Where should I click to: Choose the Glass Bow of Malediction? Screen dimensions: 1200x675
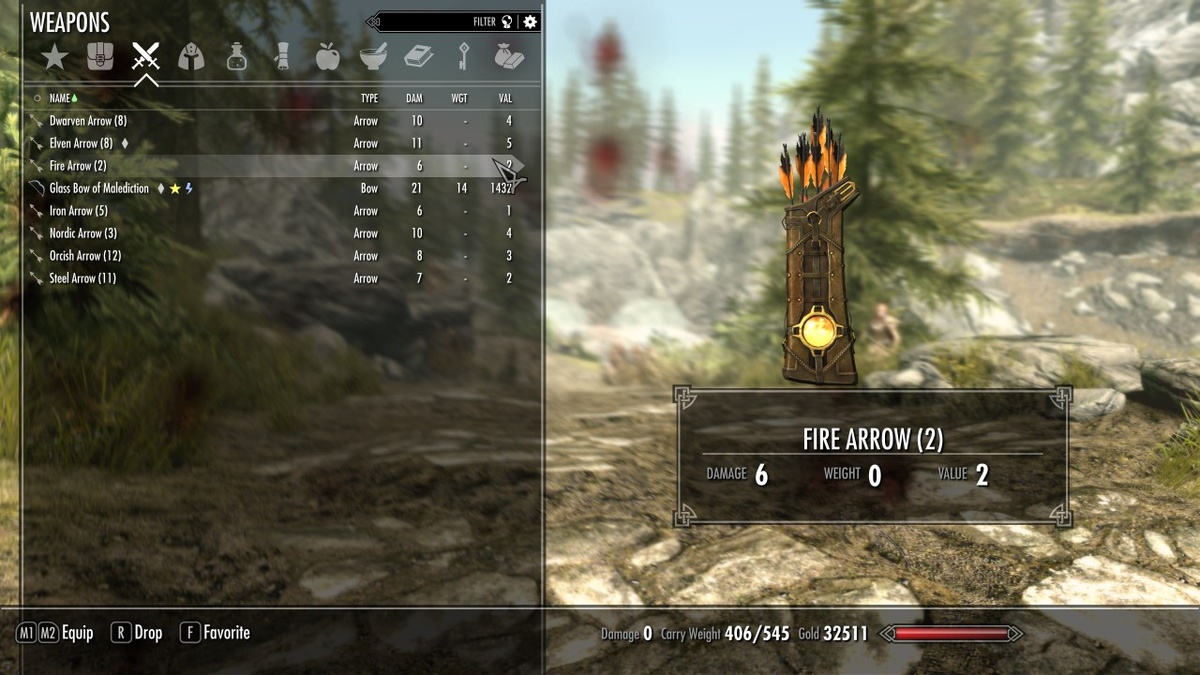99,188
